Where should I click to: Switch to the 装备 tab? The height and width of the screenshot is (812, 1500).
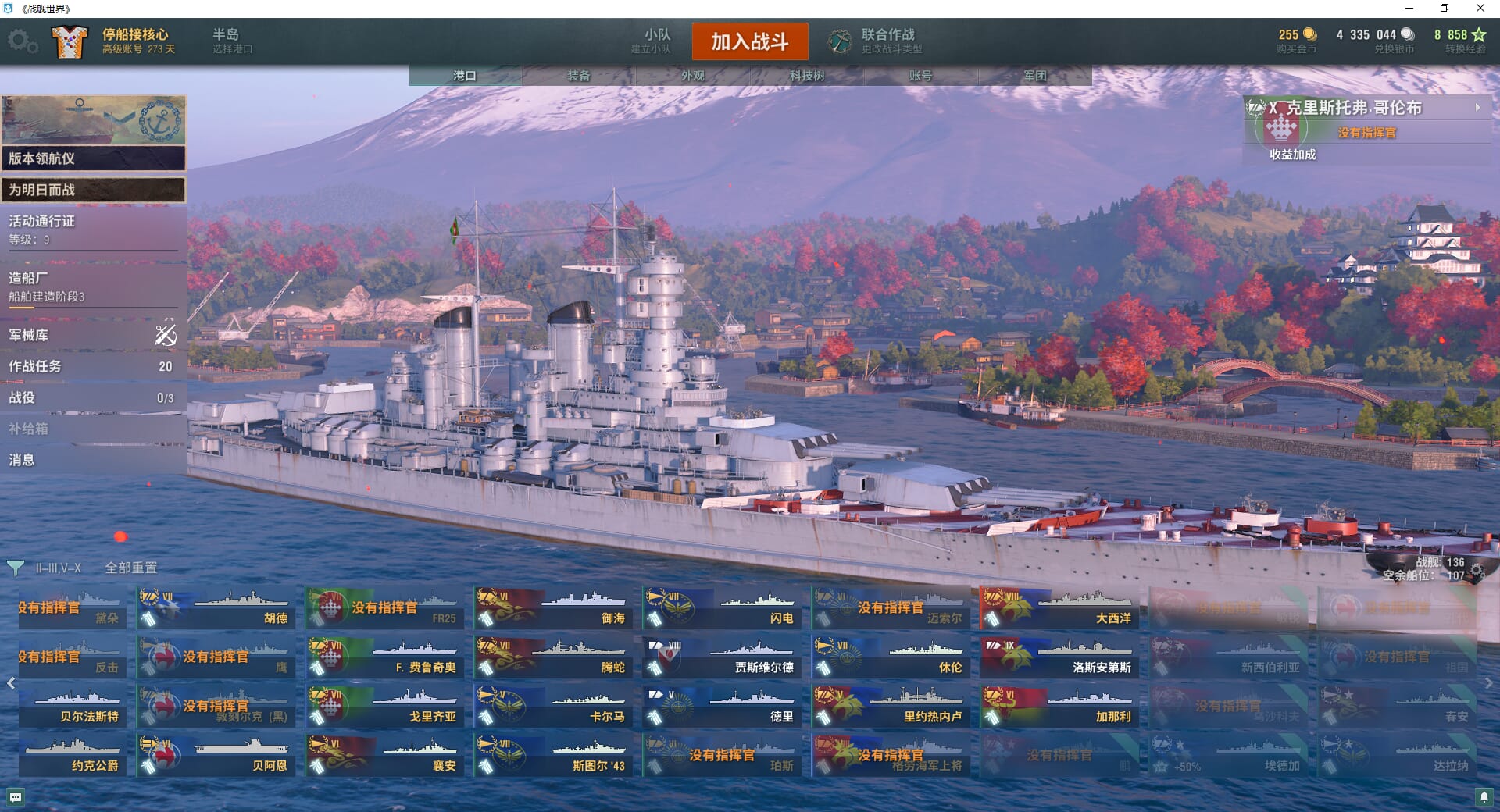(578, 76)
